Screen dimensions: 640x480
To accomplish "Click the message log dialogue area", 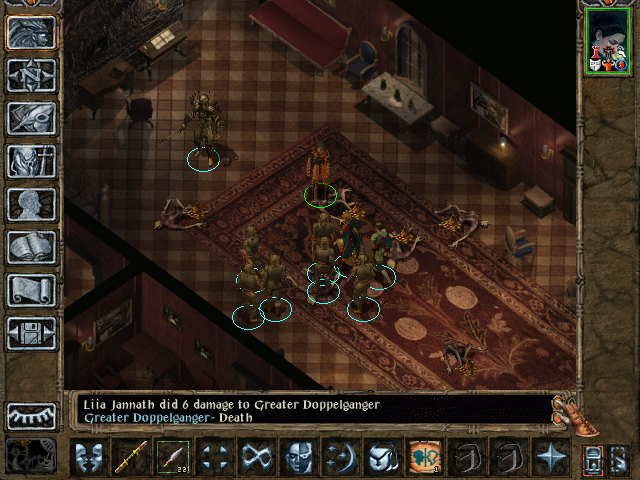I will [x=310, y=409].
